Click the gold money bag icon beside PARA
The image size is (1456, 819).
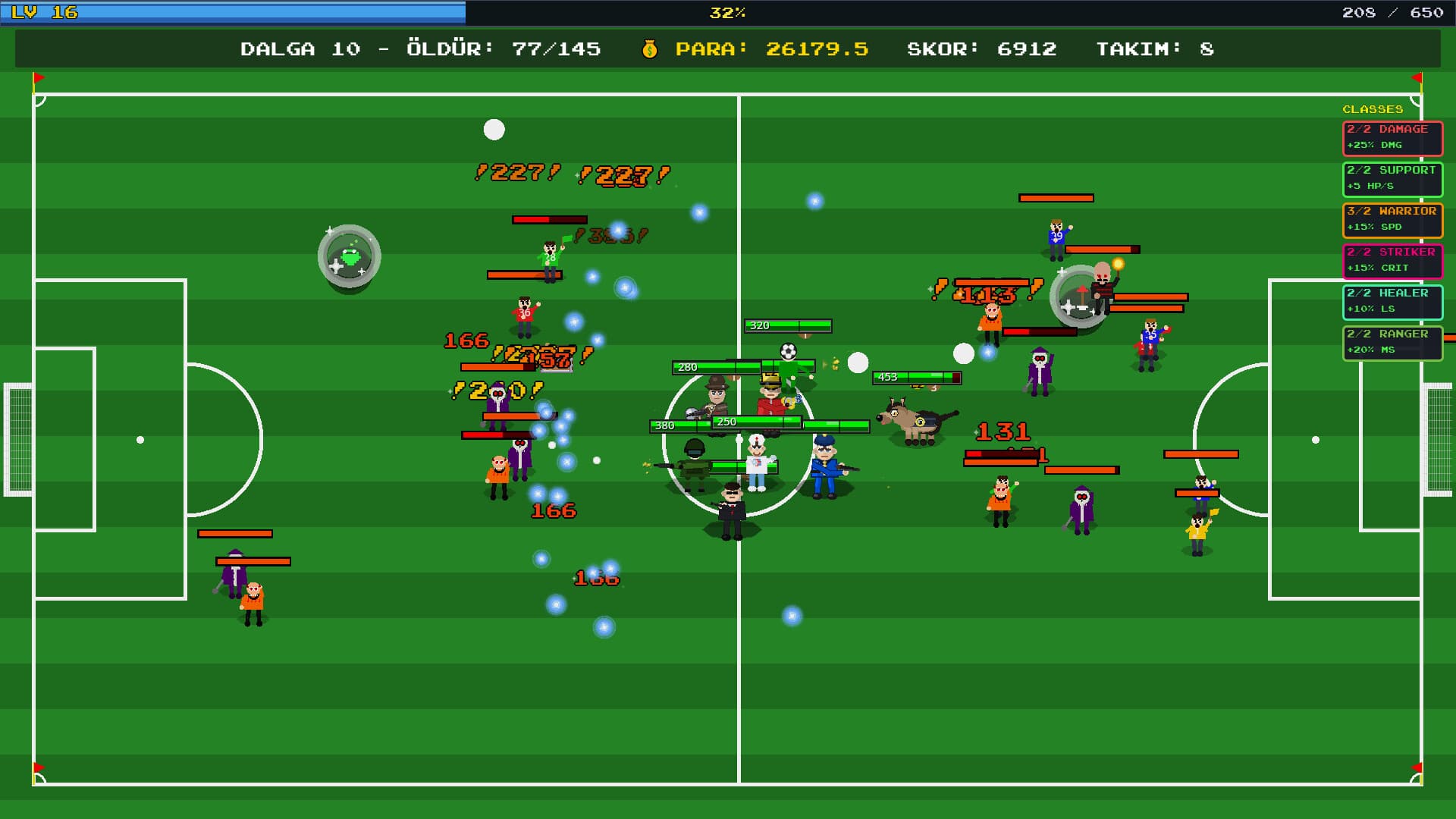651,50
